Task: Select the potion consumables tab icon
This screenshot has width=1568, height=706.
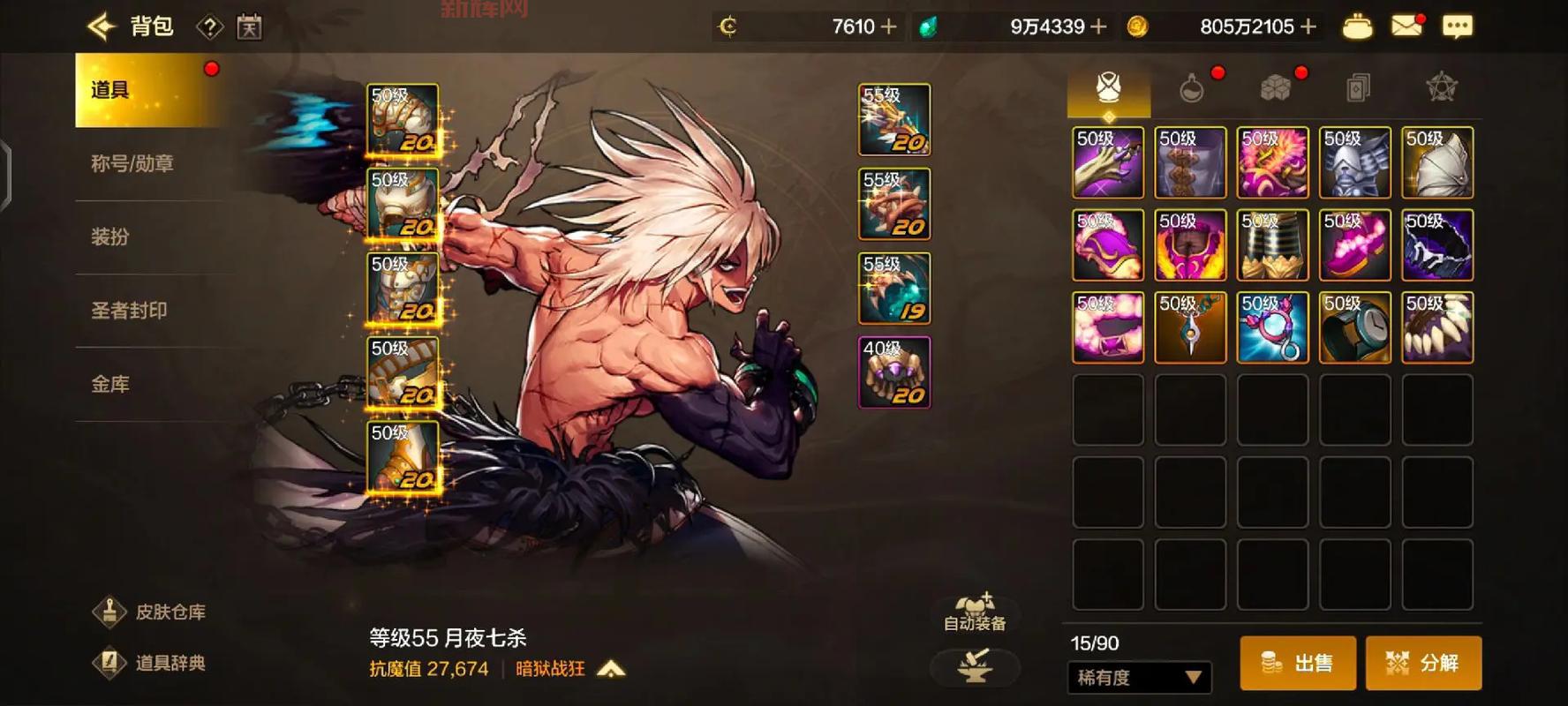Action: pyautogui.click(x=1192, y=88)
